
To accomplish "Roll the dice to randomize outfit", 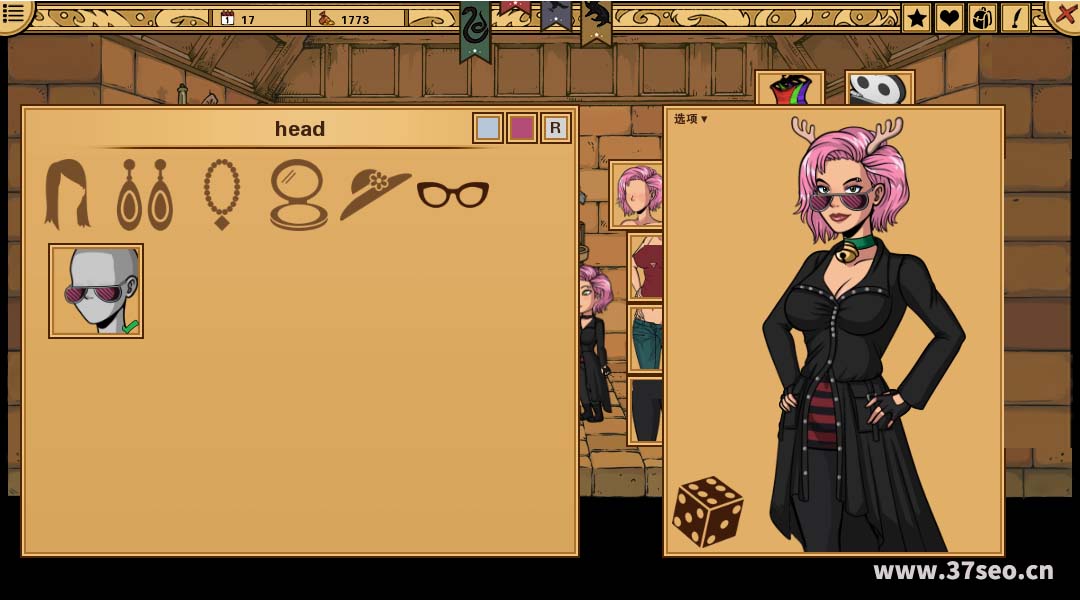I will (707, 511).
